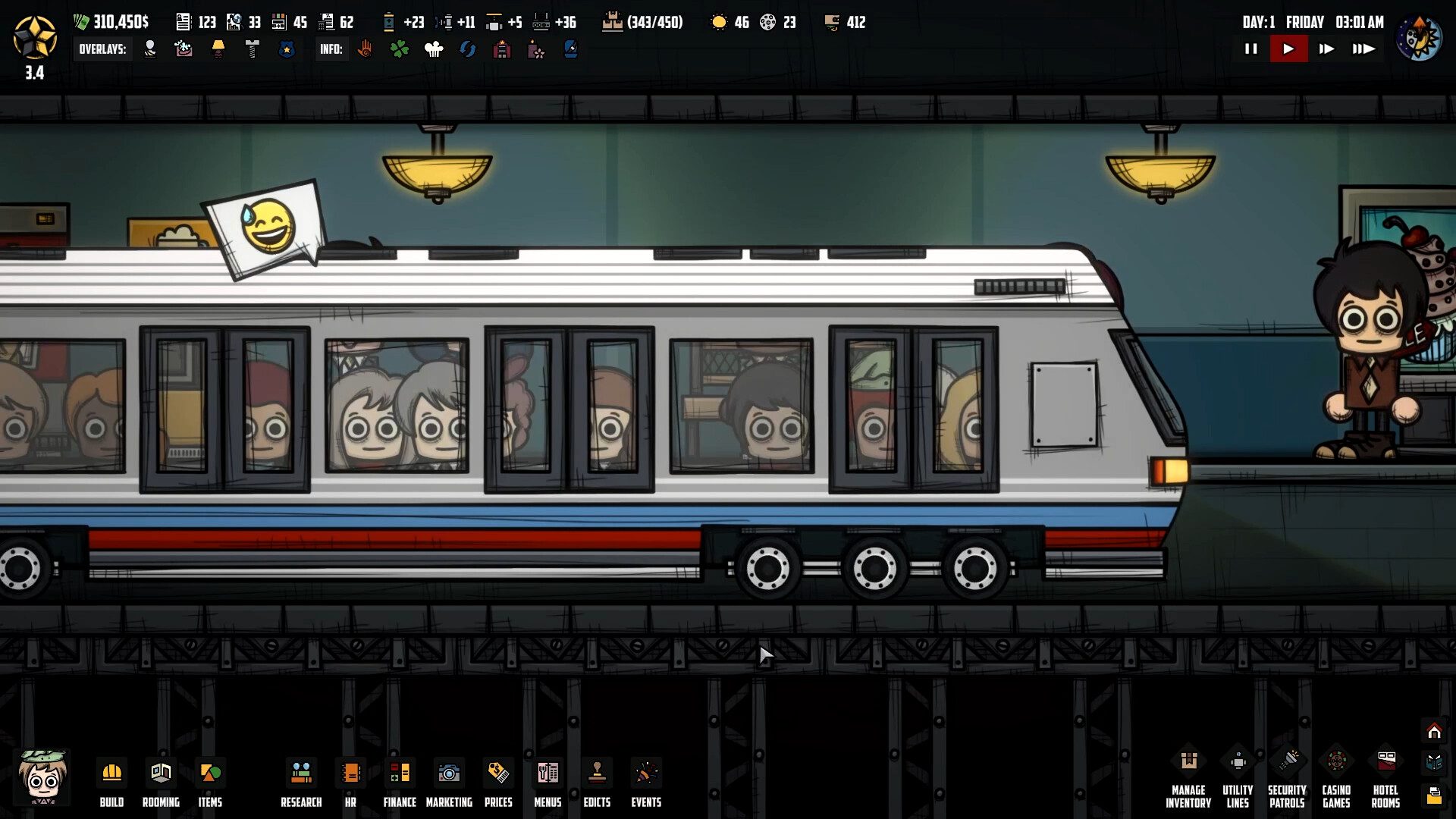Switch to fast-forward speed

[x=1326, y=49]
